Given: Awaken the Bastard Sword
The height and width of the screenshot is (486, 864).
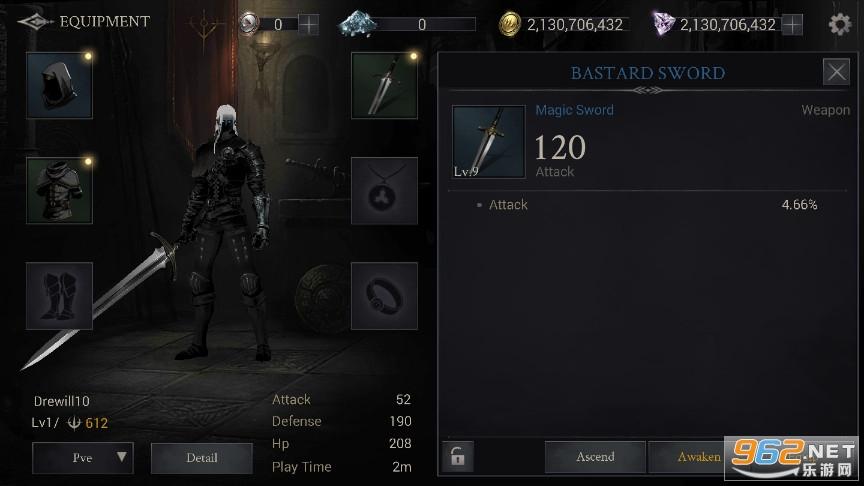Looking at the screenshot, I should (698, 457).
